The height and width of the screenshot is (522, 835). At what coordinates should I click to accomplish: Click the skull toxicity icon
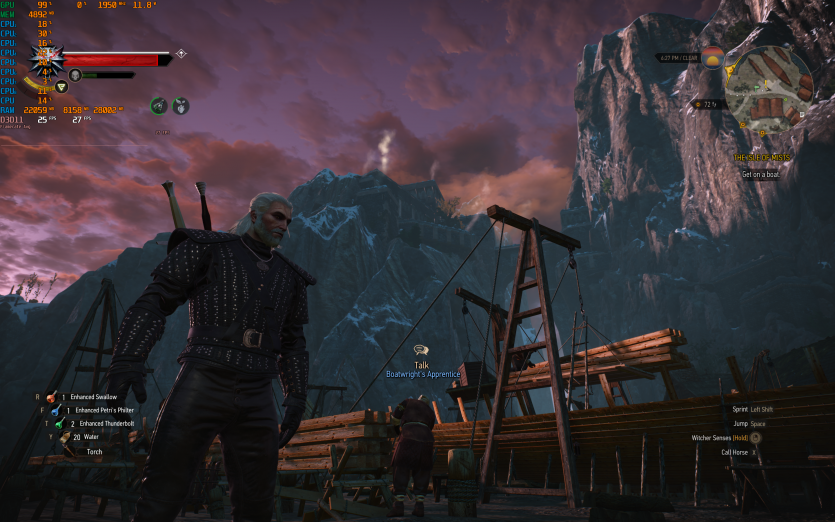(x=75, y=75)
